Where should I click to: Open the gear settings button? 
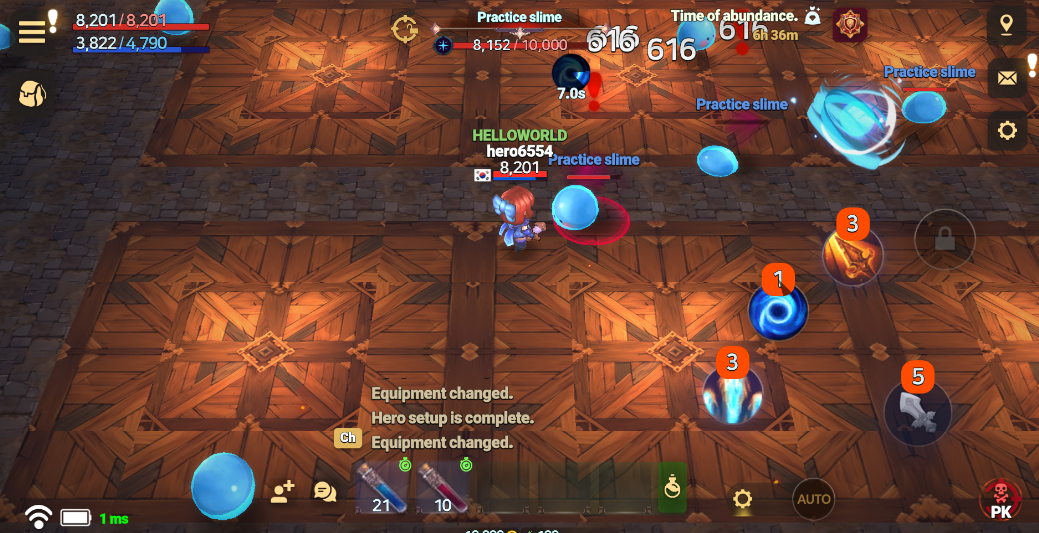pos(1006,130)
